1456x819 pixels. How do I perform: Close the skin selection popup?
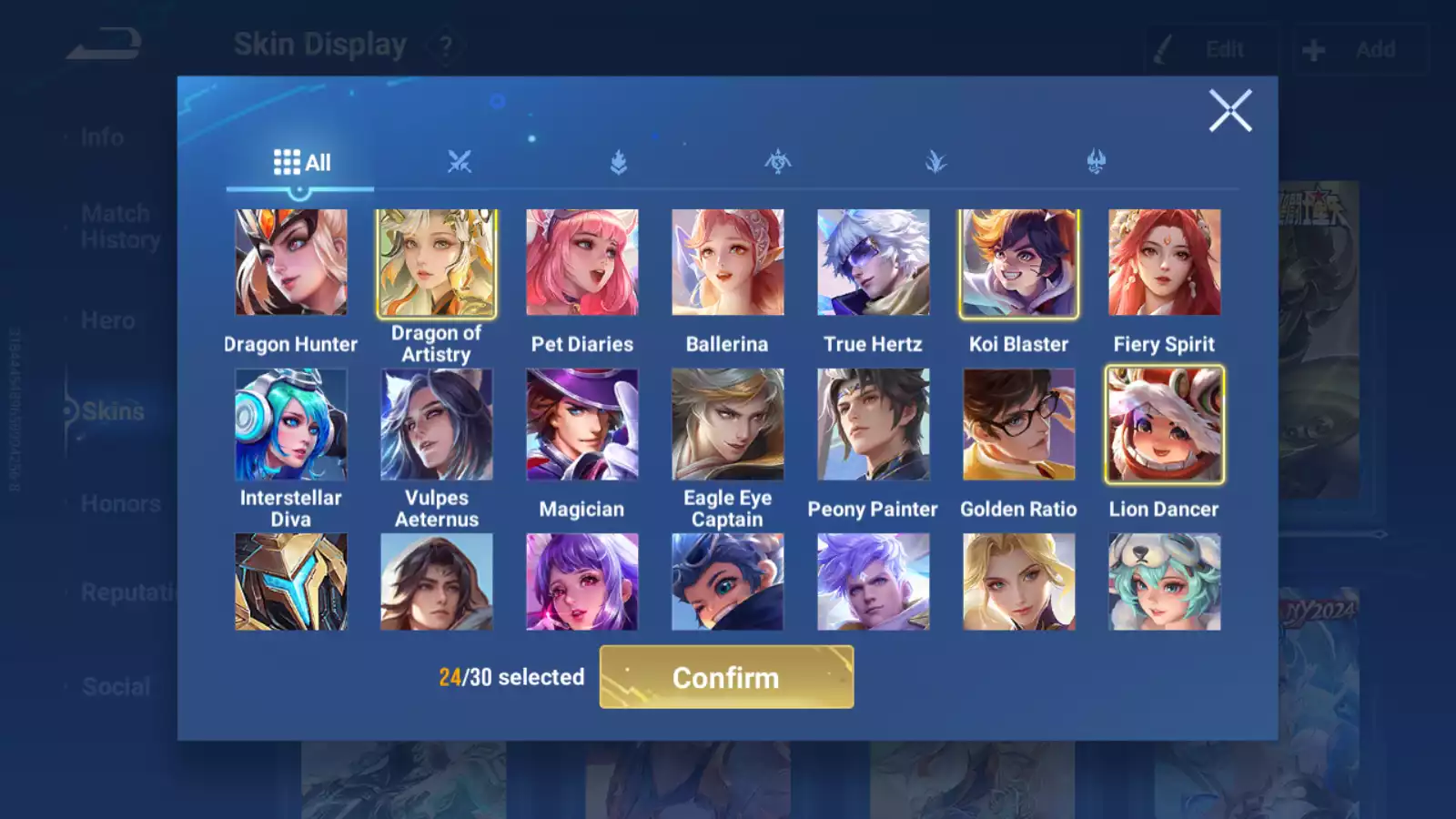(1229, 111)
